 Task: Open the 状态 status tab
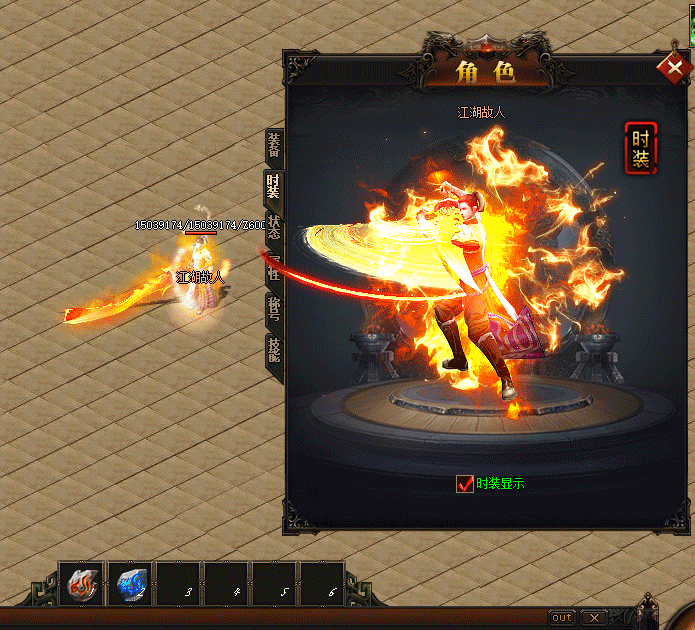(273, 228)
